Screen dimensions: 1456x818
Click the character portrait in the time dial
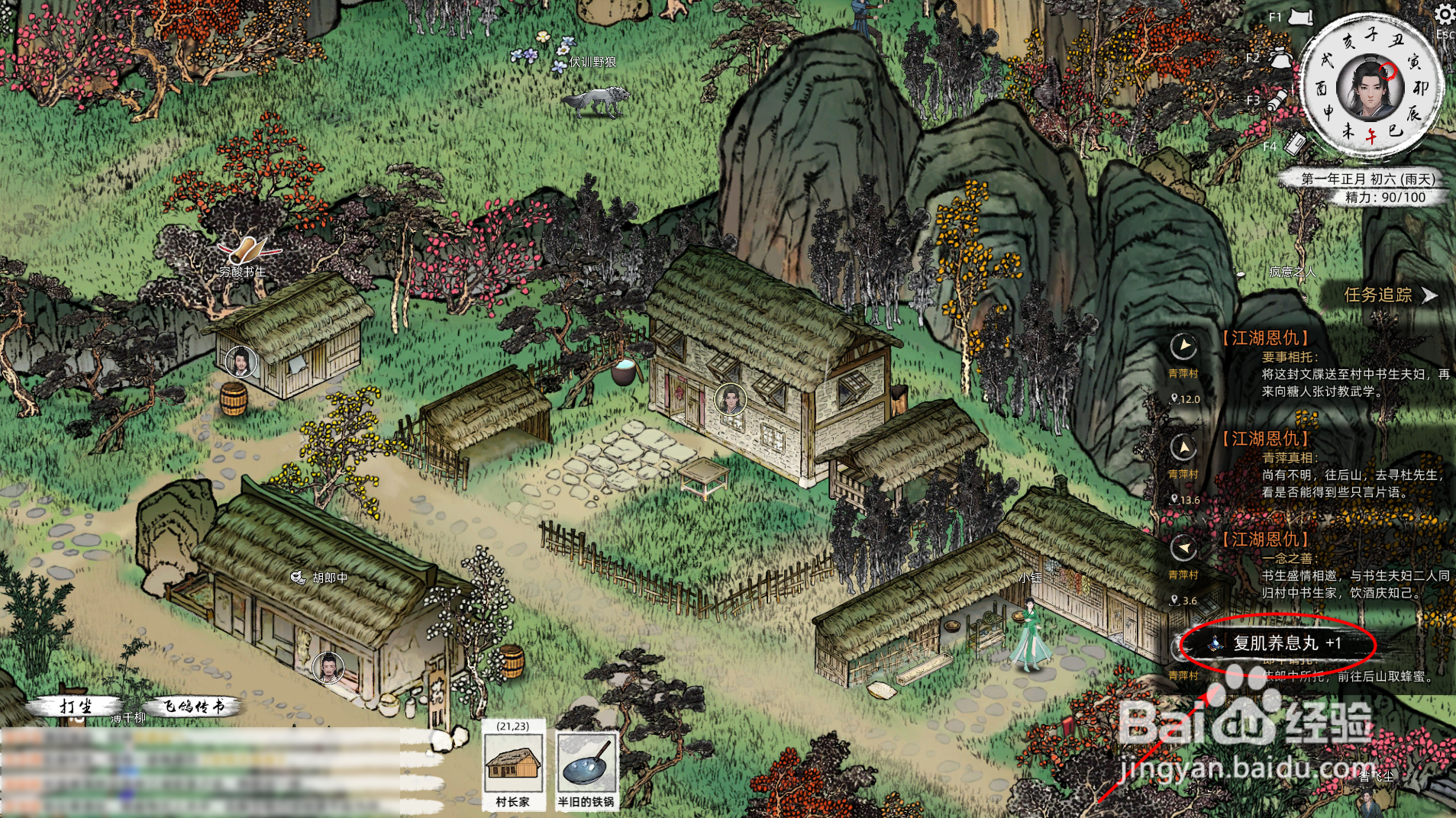pyautogui.click(x=1370, y=89)
